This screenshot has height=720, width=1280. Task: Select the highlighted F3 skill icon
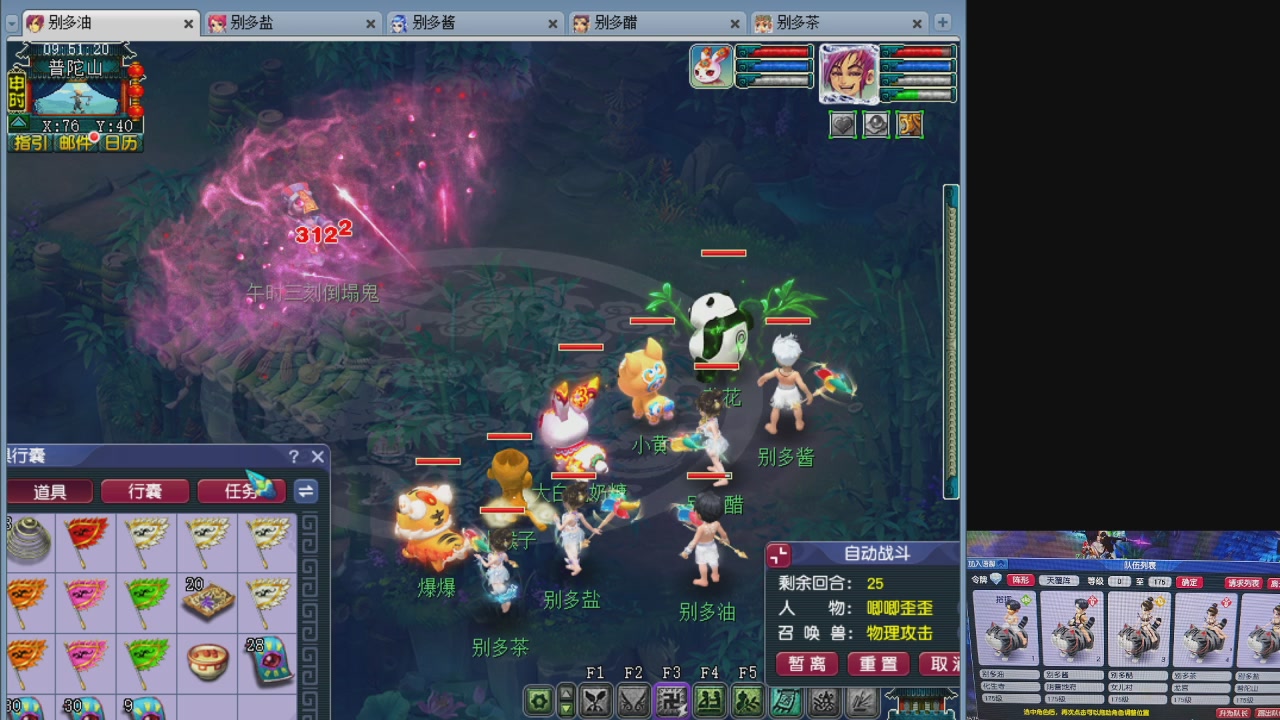tap(670, 700)
